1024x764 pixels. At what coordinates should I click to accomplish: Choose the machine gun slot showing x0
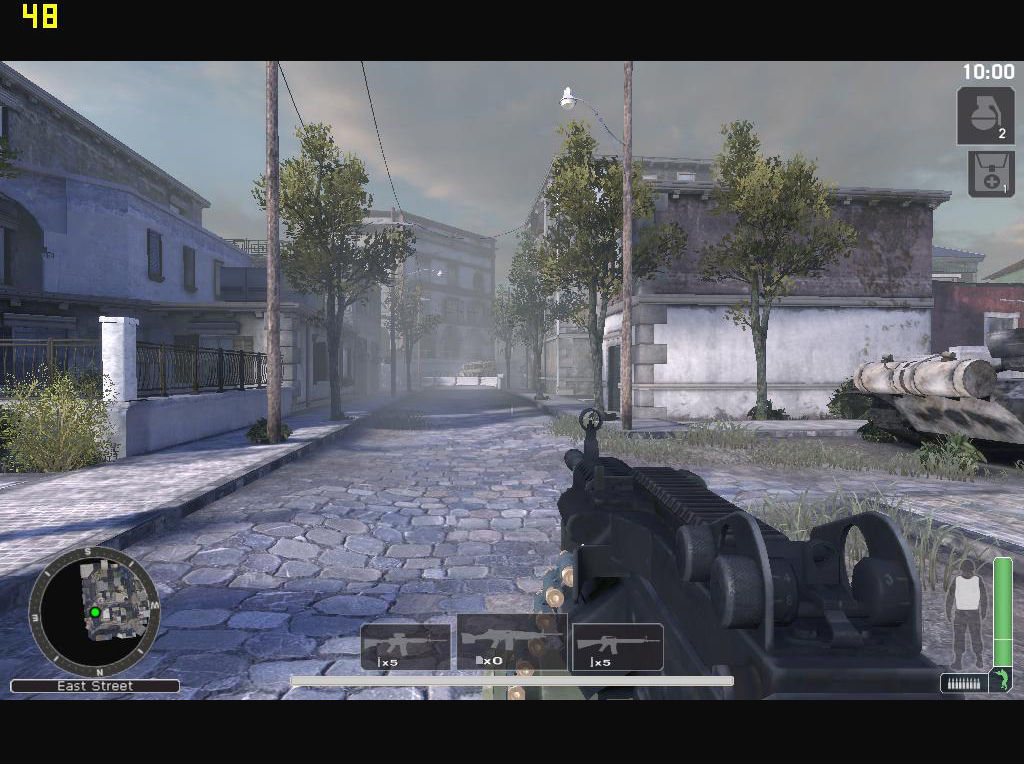[x=512, y=641]
